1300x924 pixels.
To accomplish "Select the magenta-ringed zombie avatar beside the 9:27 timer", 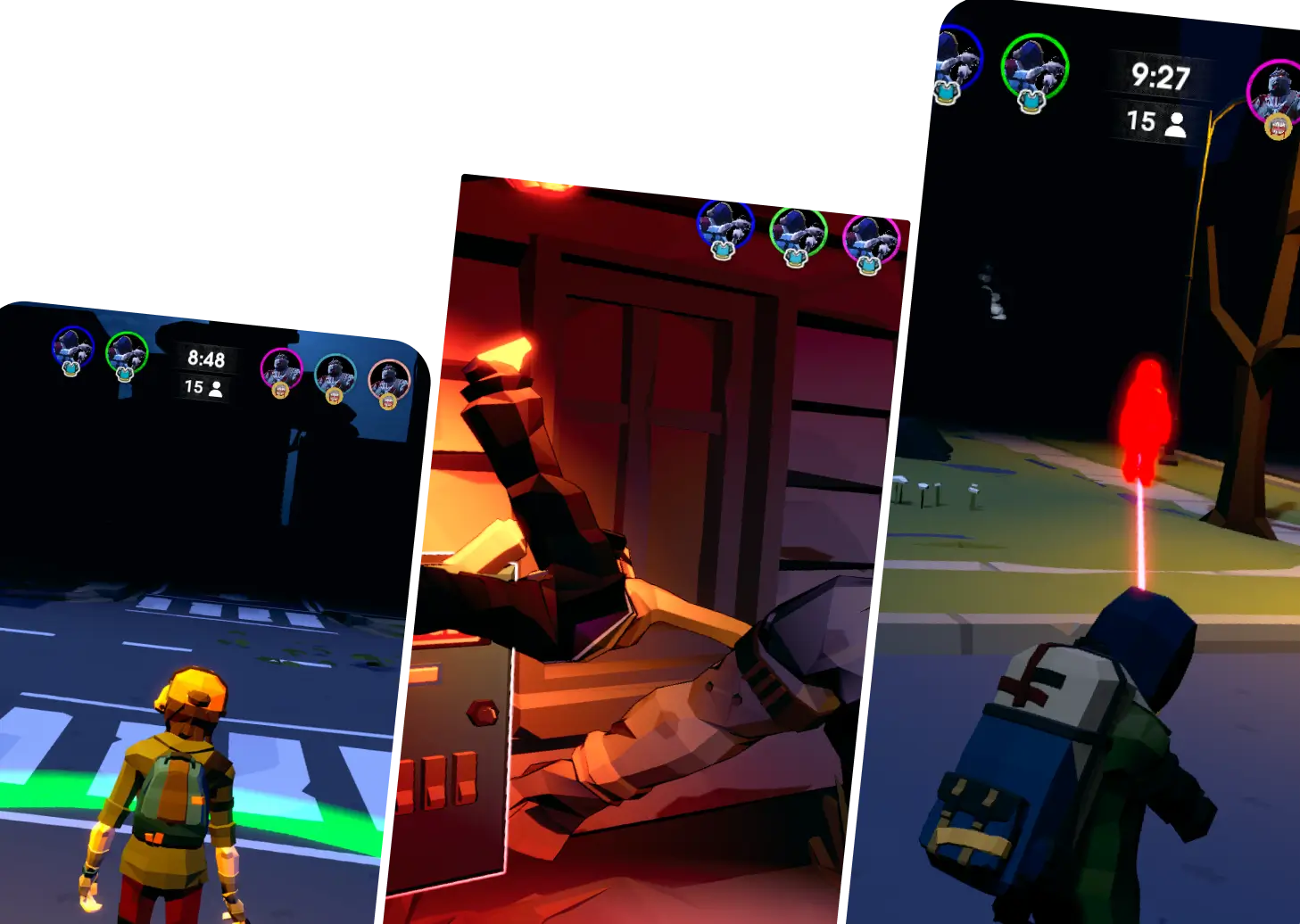I will coord(1276,92).
